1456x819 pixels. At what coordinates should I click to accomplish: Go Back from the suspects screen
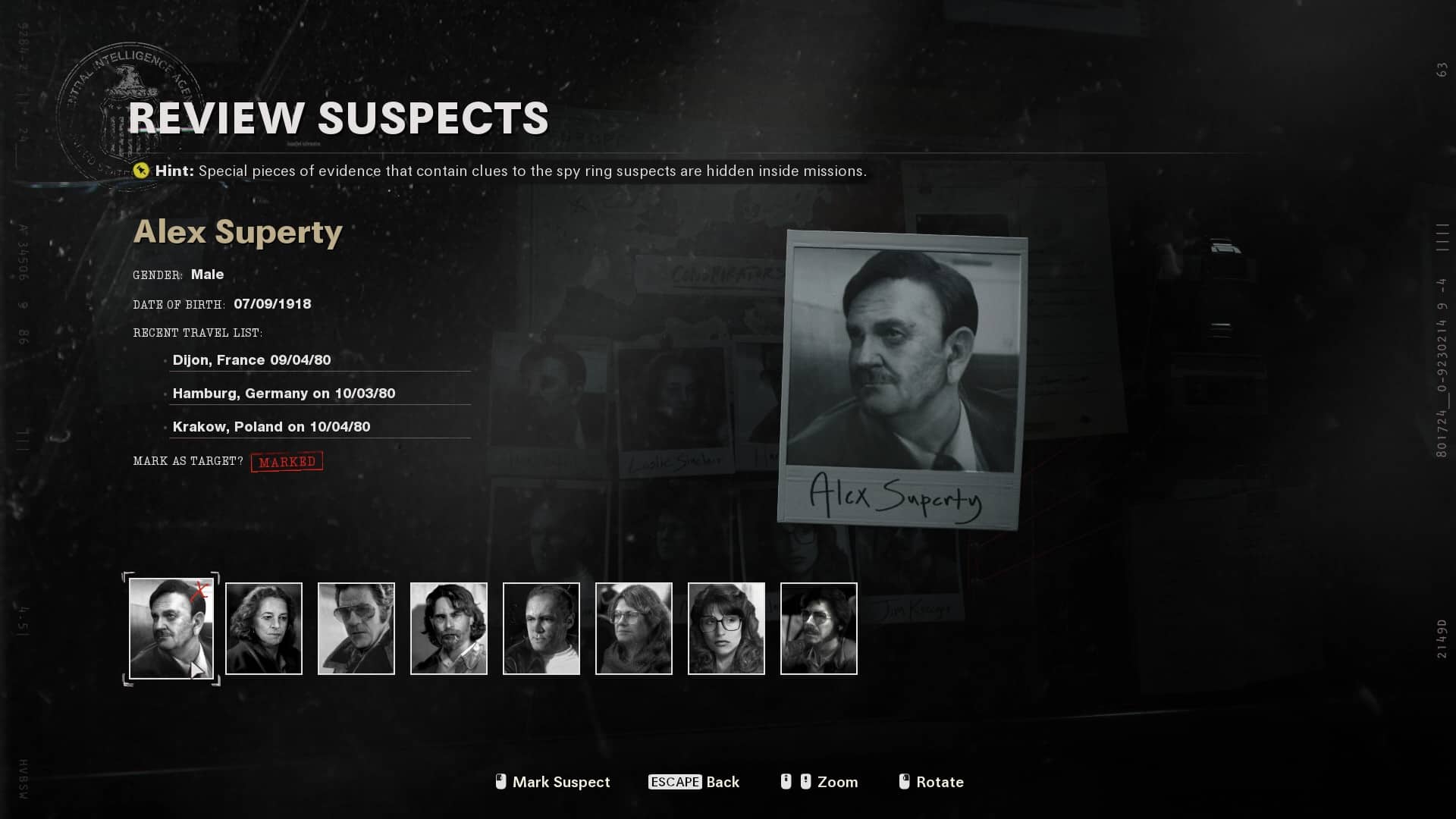[x=694, y=782]
